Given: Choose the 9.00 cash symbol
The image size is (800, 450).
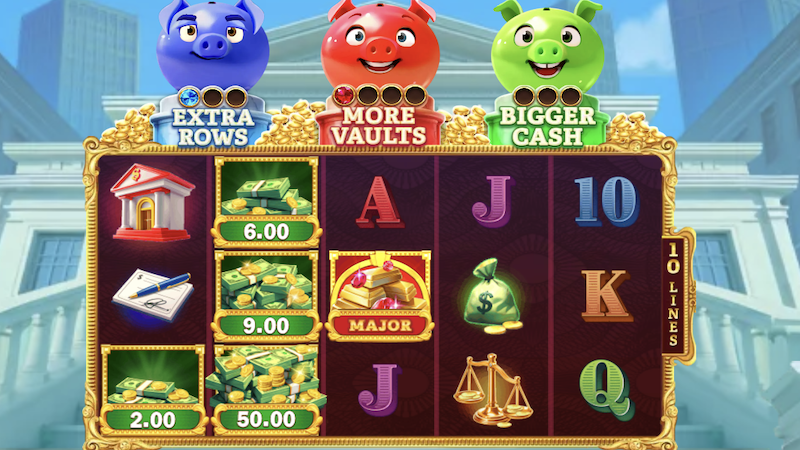Looking at the screenshot, I should click(266, 295).
